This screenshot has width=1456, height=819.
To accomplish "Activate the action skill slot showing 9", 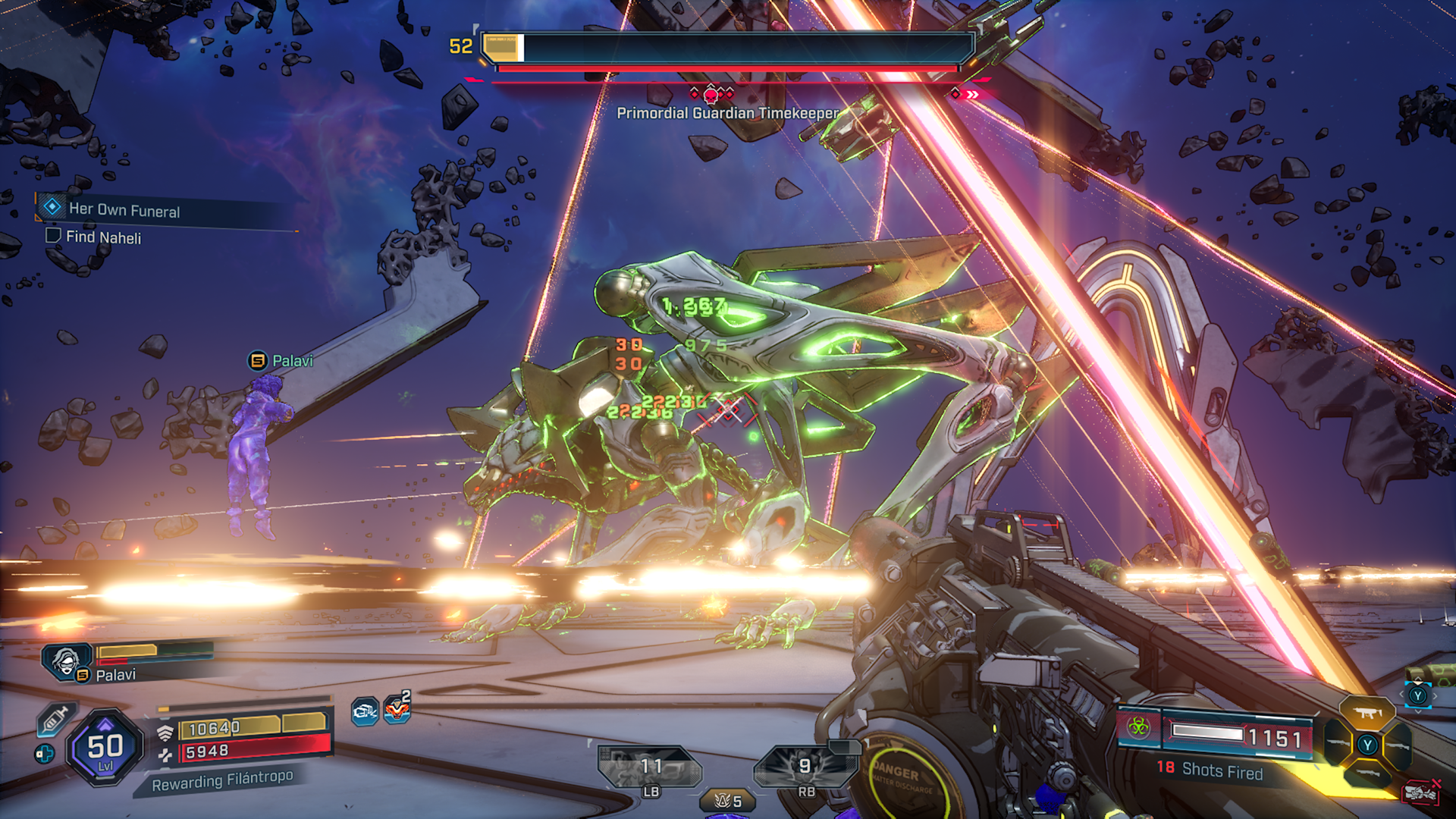I will pyautogui.click(x=805, y=767).
